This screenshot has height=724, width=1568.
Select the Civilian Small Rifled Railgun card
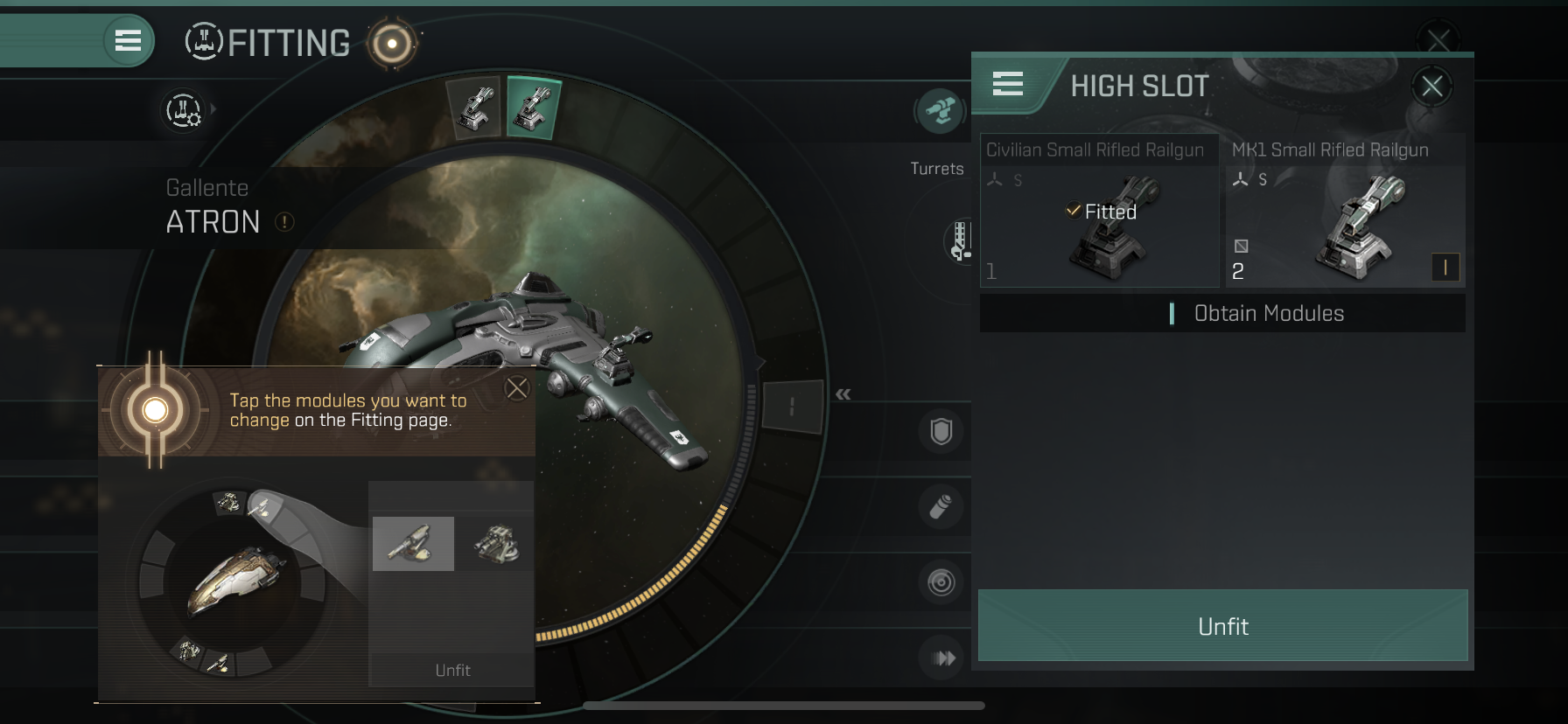pyautogui.click(x=1099, y=211)
